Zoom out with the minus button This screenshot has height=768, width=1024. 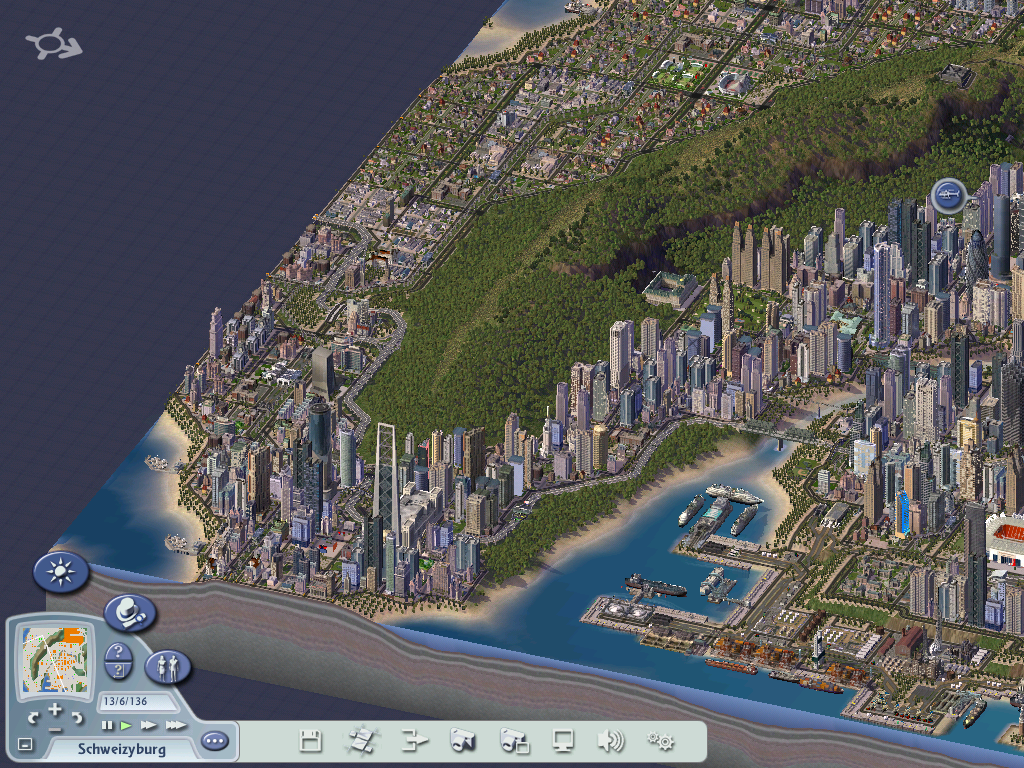tap(55, 730)
